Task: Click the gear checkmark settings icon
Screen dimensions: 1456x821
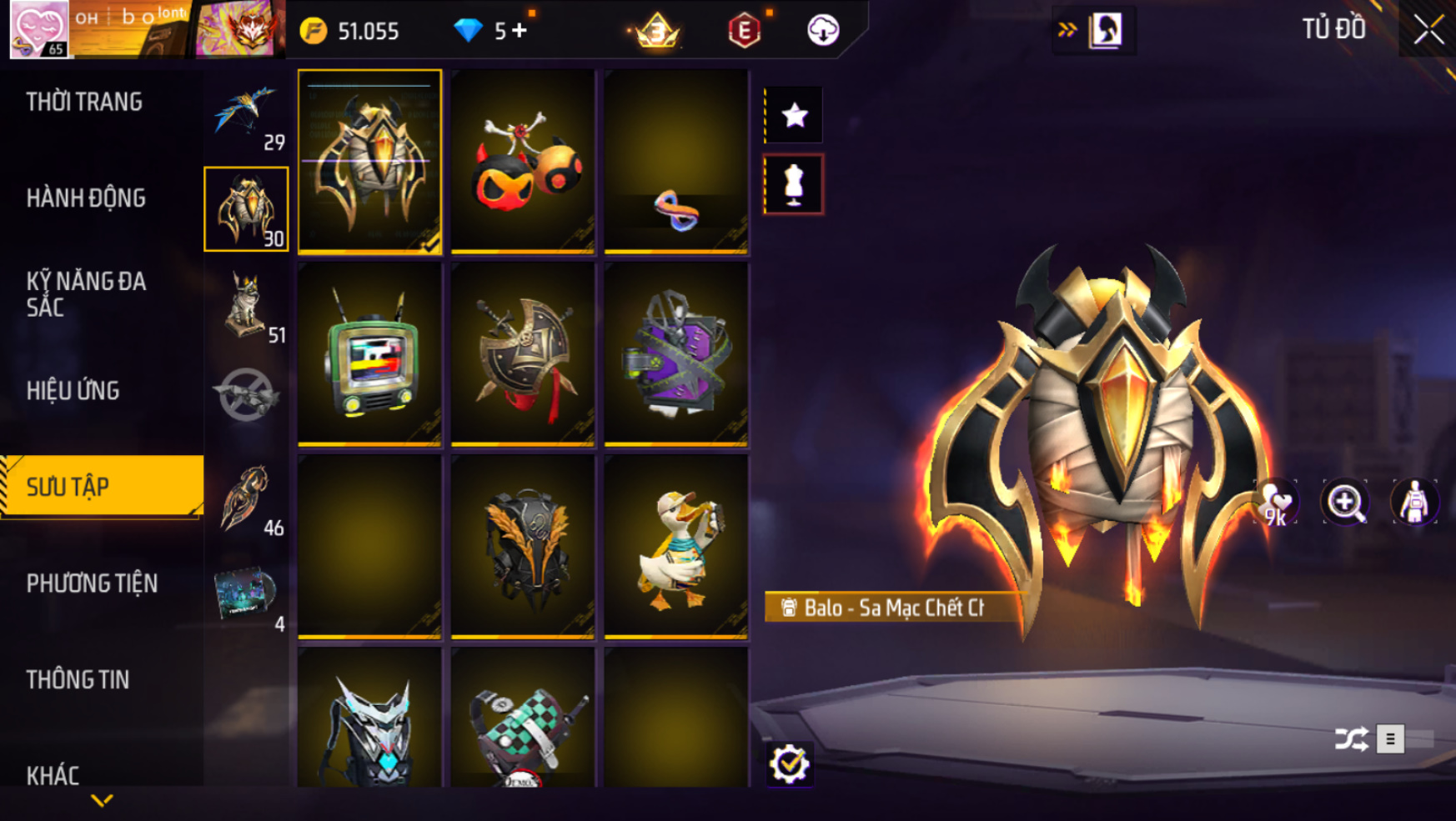Action: click(789, 763)
